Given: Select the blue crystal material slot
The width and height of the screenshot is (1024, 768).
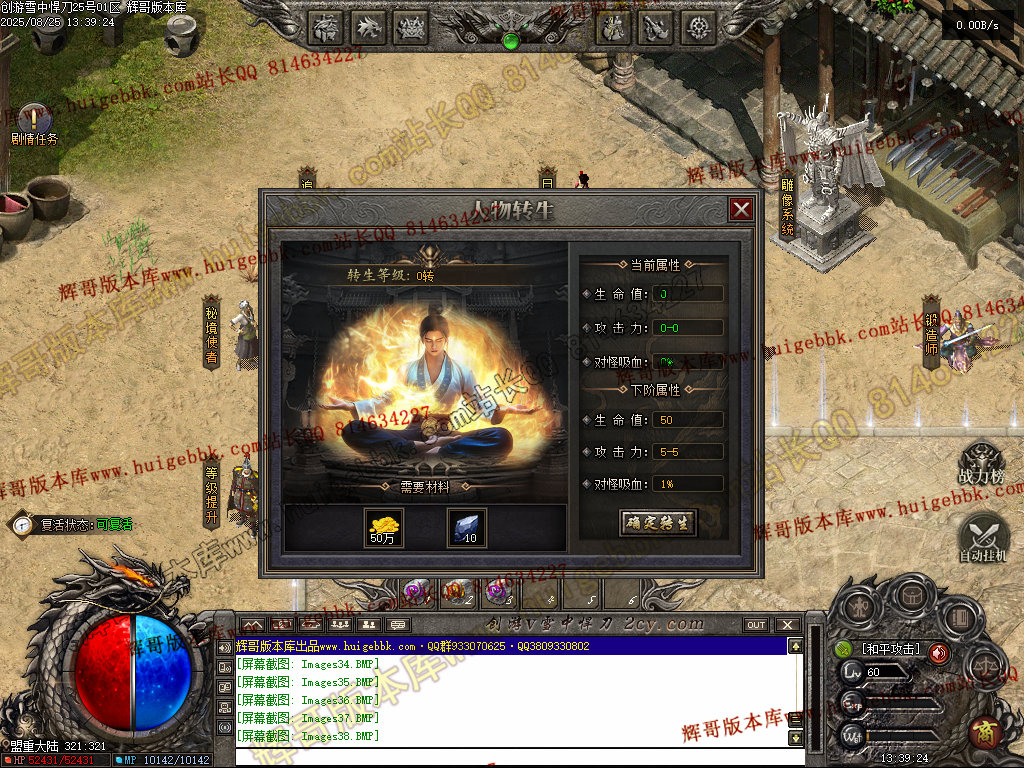Looking at the screenshot, I should [x=466, y=527].
